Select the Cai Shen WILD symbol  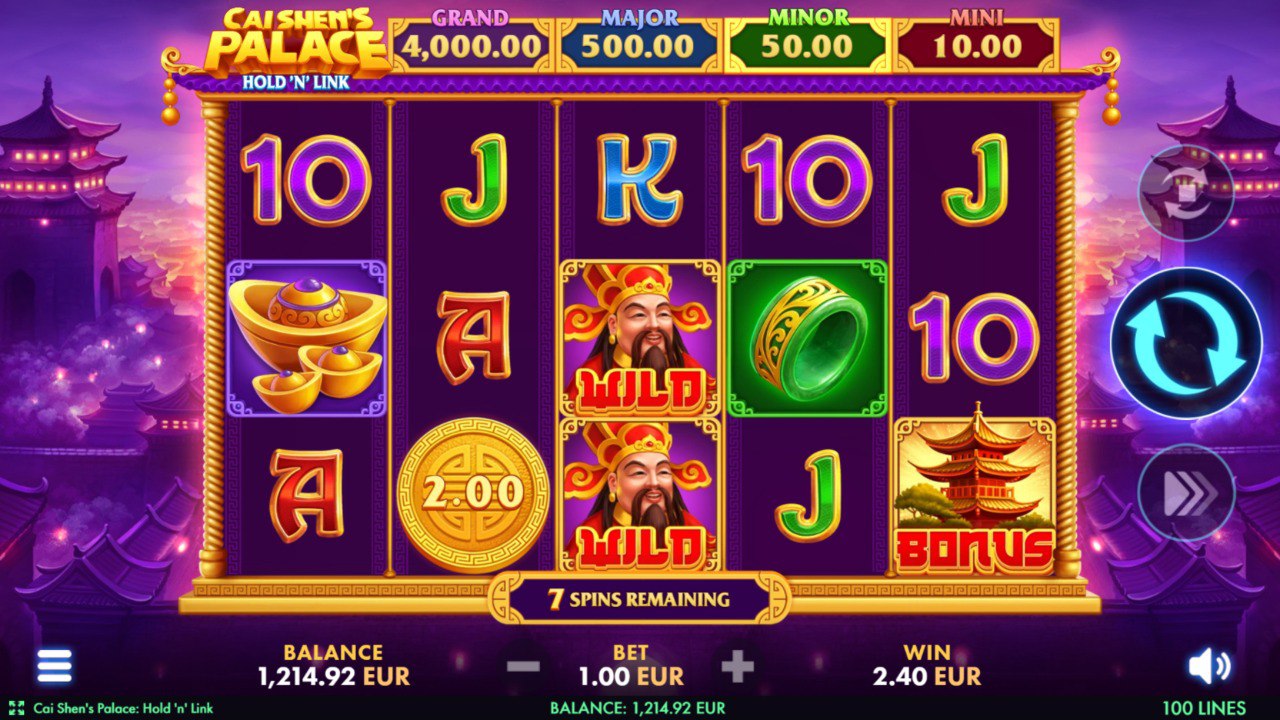[x=636, y=337]
